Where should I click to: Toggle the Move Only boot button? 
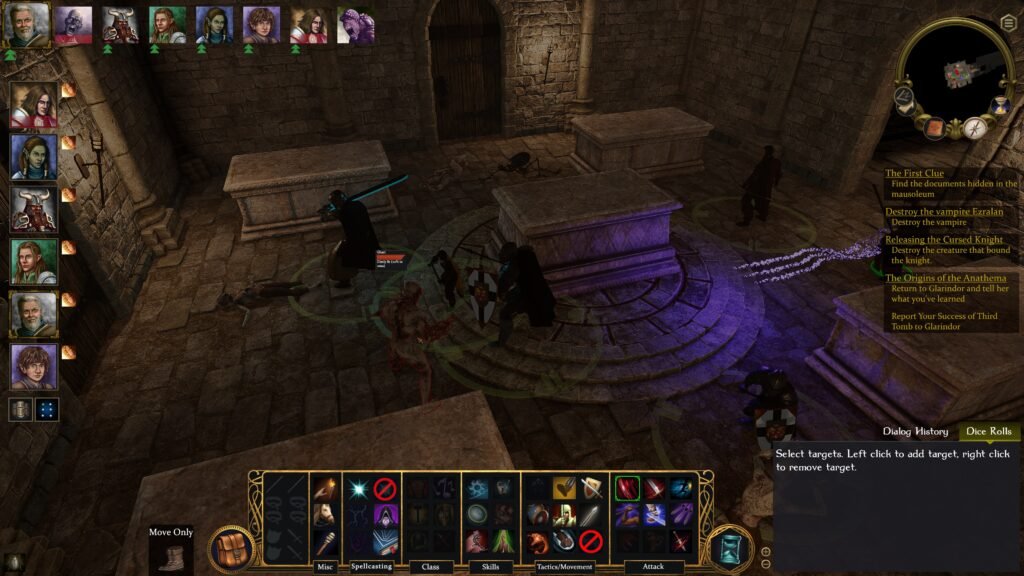[x=170, y=553]
